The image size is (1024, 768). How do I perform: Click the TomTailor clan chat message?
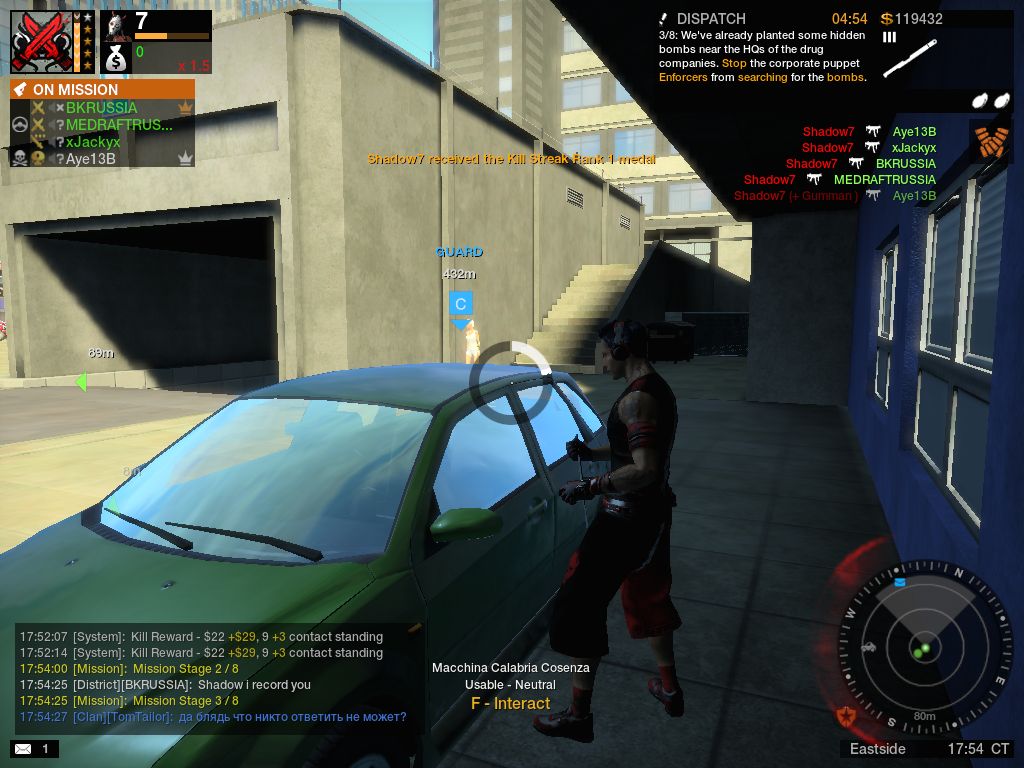212,717
